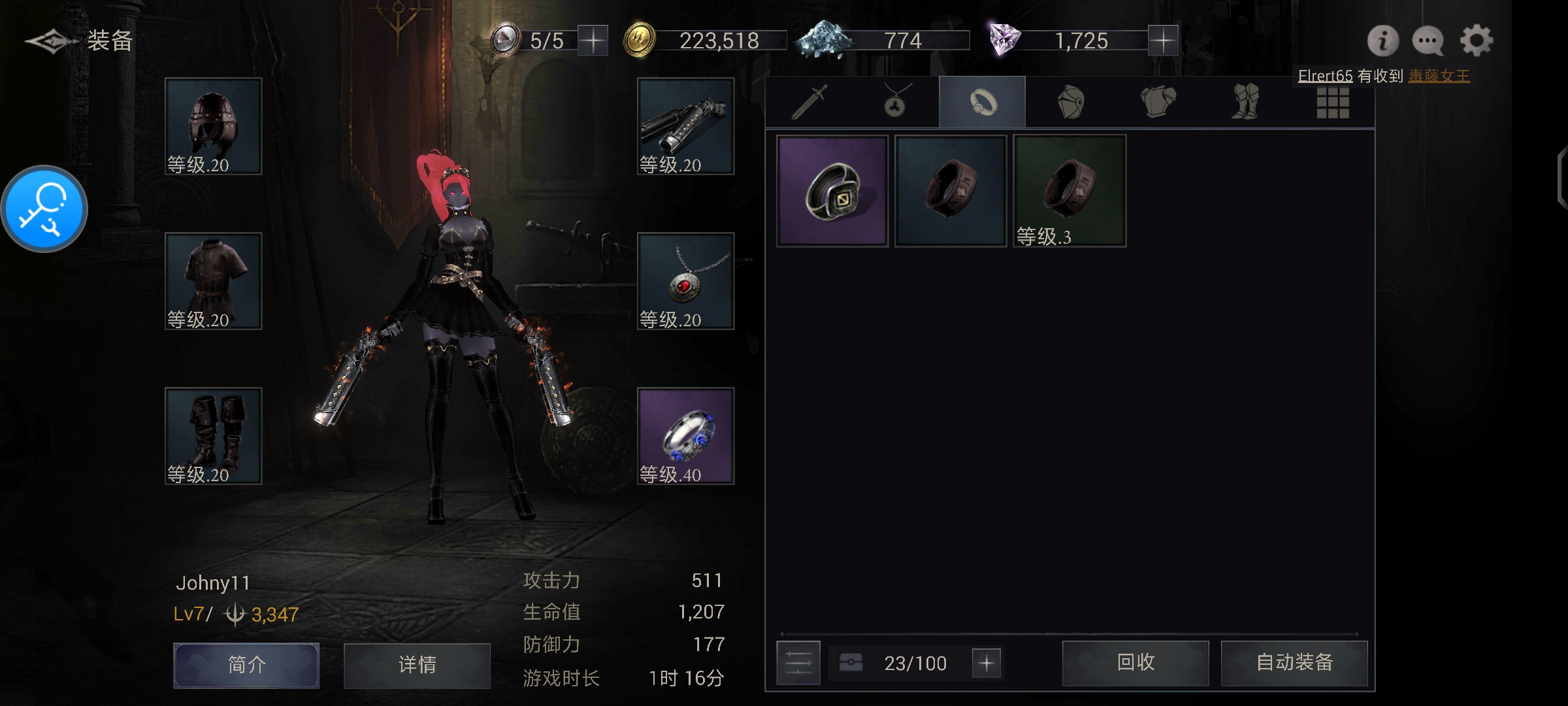Select the purple signet ring in inventory

832,191
